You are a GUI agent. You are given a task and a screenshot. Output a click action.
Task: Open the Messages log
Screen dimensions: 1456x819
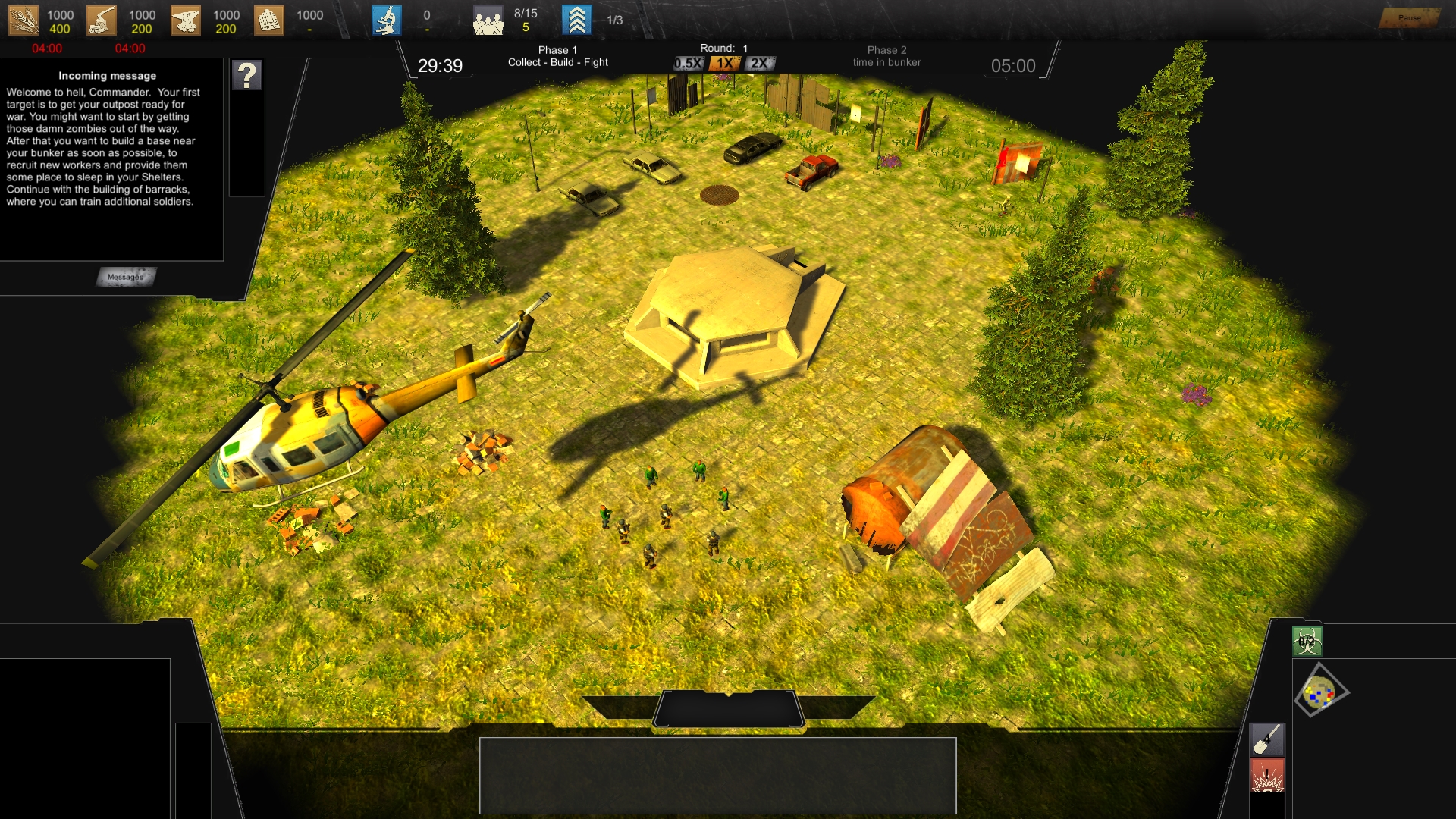[126, 277]
